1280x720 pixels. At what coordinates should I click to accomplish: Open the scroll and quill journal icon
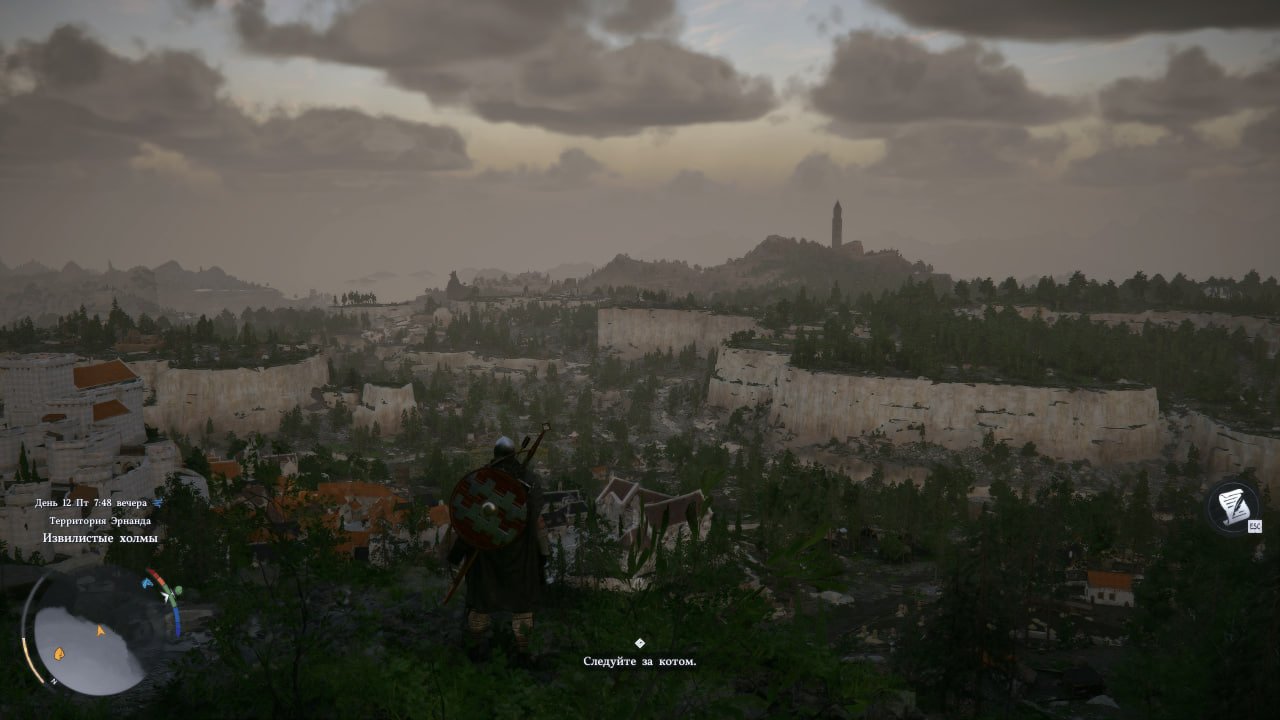pos(1231,506)
